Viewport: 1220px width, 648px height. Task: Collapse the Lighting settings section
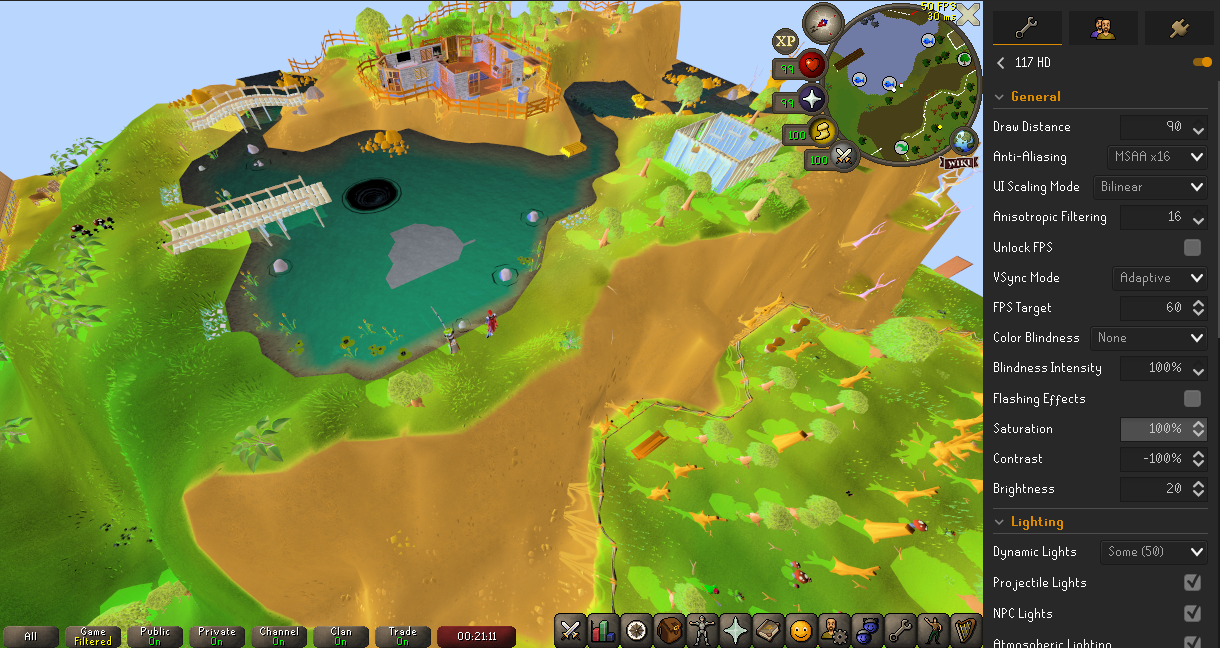tap(998, 522)
